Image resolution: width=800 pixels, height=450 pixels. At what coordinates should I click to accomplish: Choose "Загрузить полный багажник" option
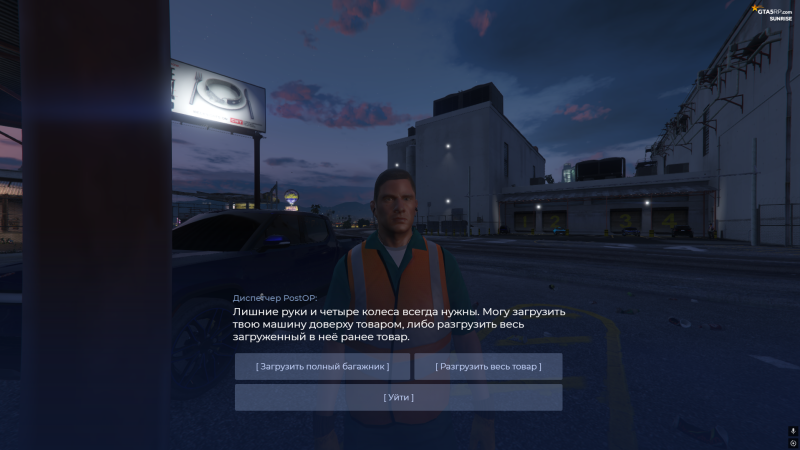pyautogui.click(x=322, y=367)
